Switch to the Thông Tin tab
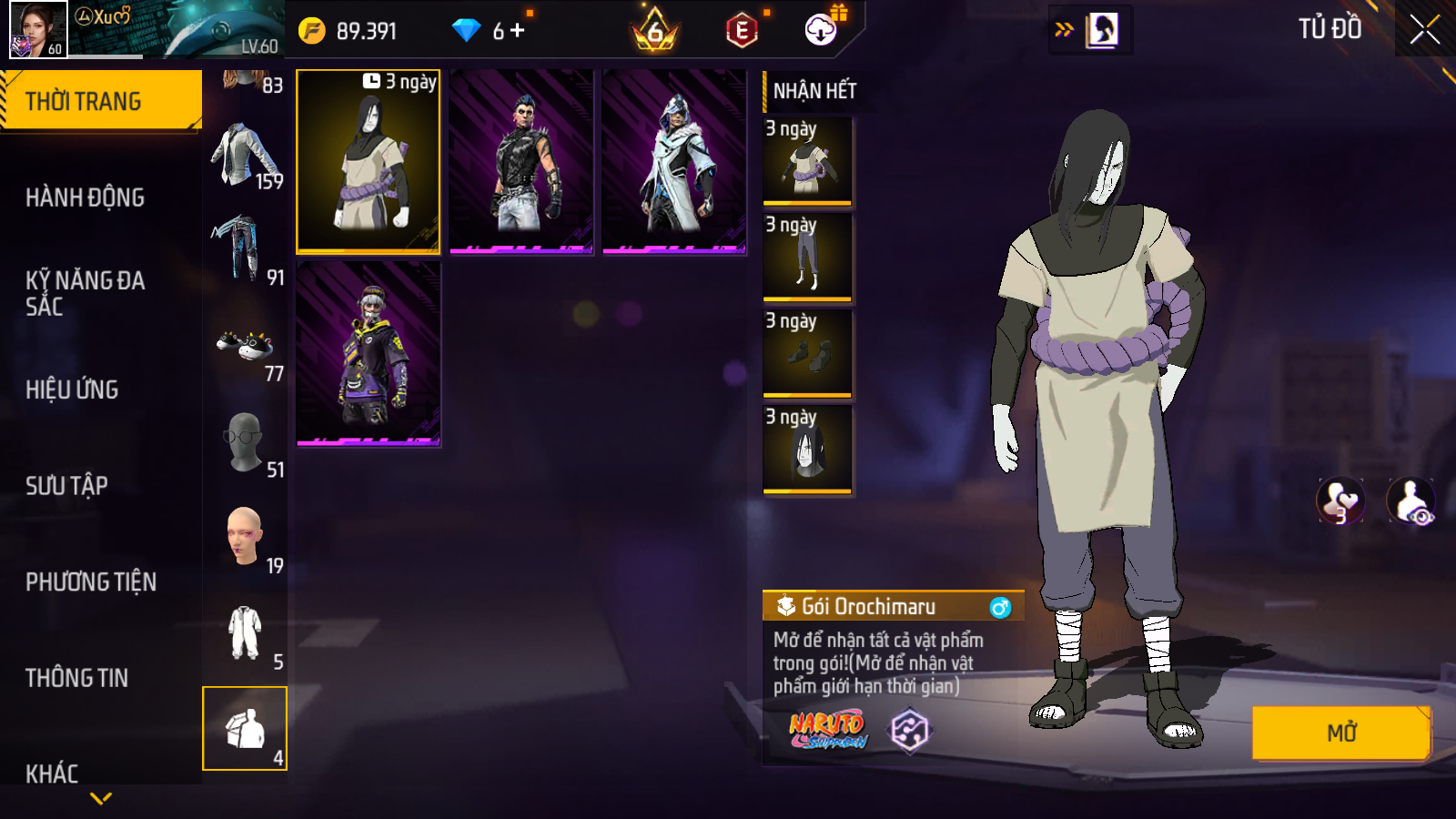The image size is (1456, 819). pos(76,678)
